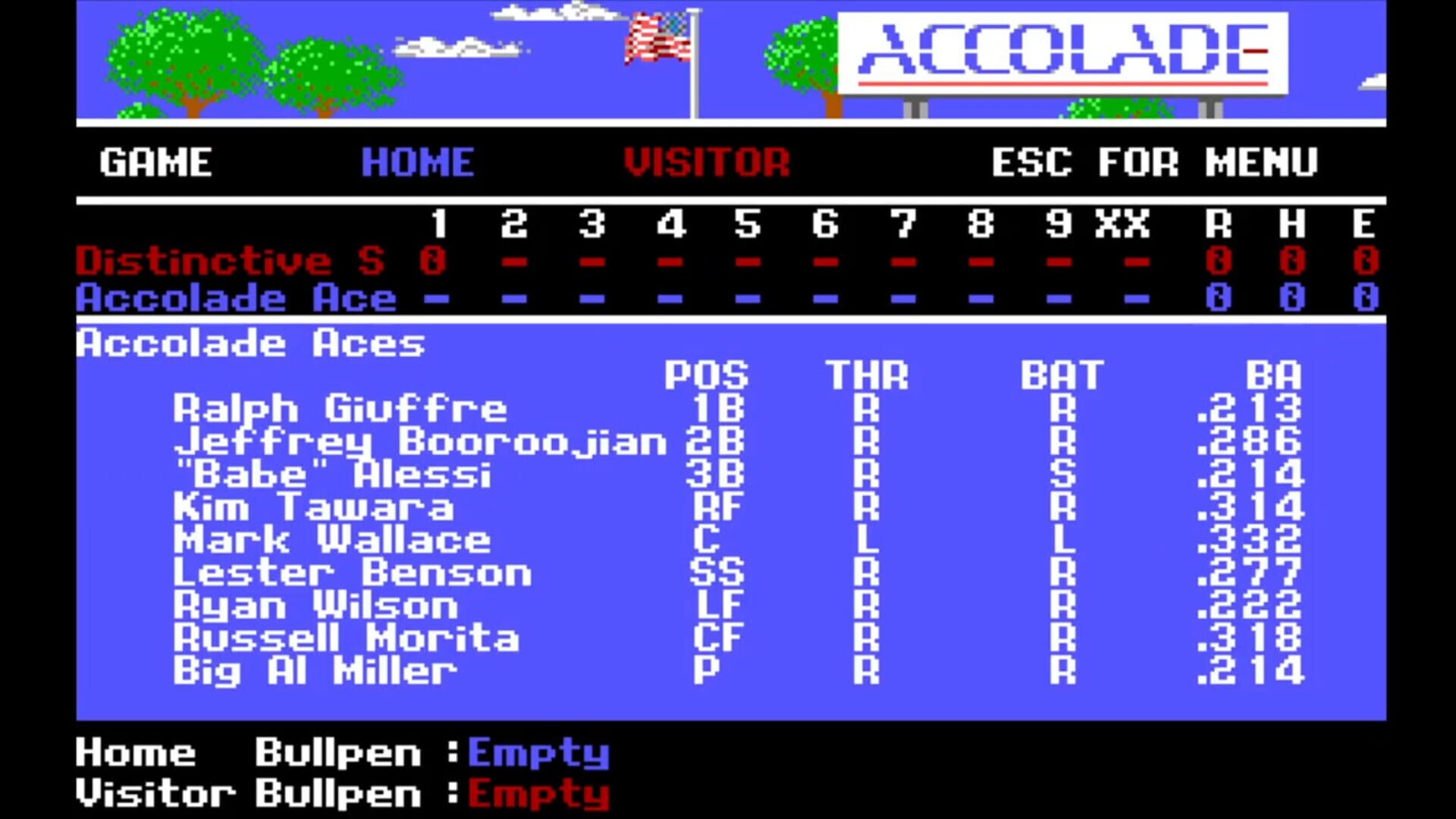Viewport: 1456px width, 819px height.
Task: Open the GAME menu
Action: click(155, 162)
